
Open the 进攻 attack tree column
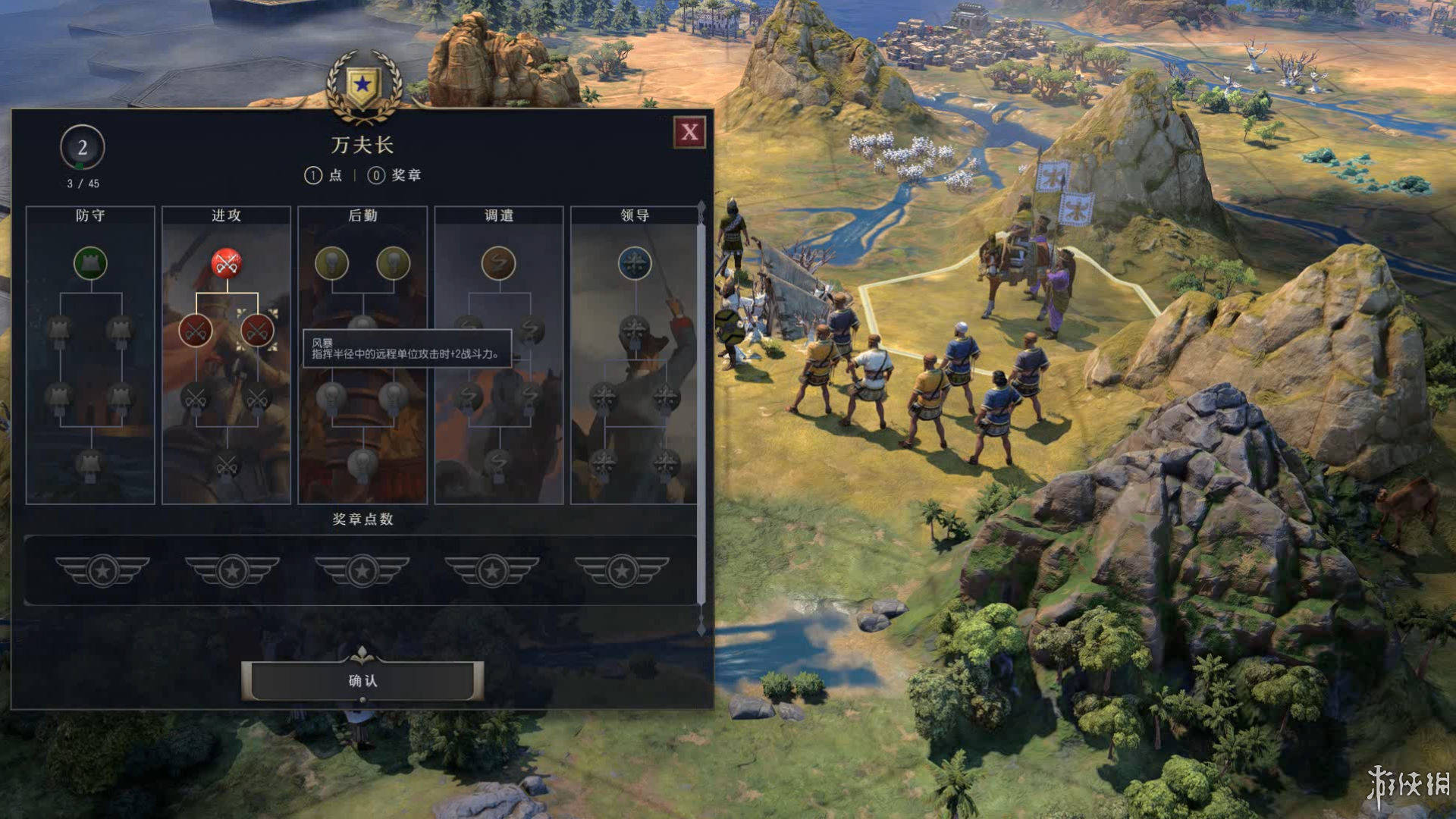click(x=226, y=215)
